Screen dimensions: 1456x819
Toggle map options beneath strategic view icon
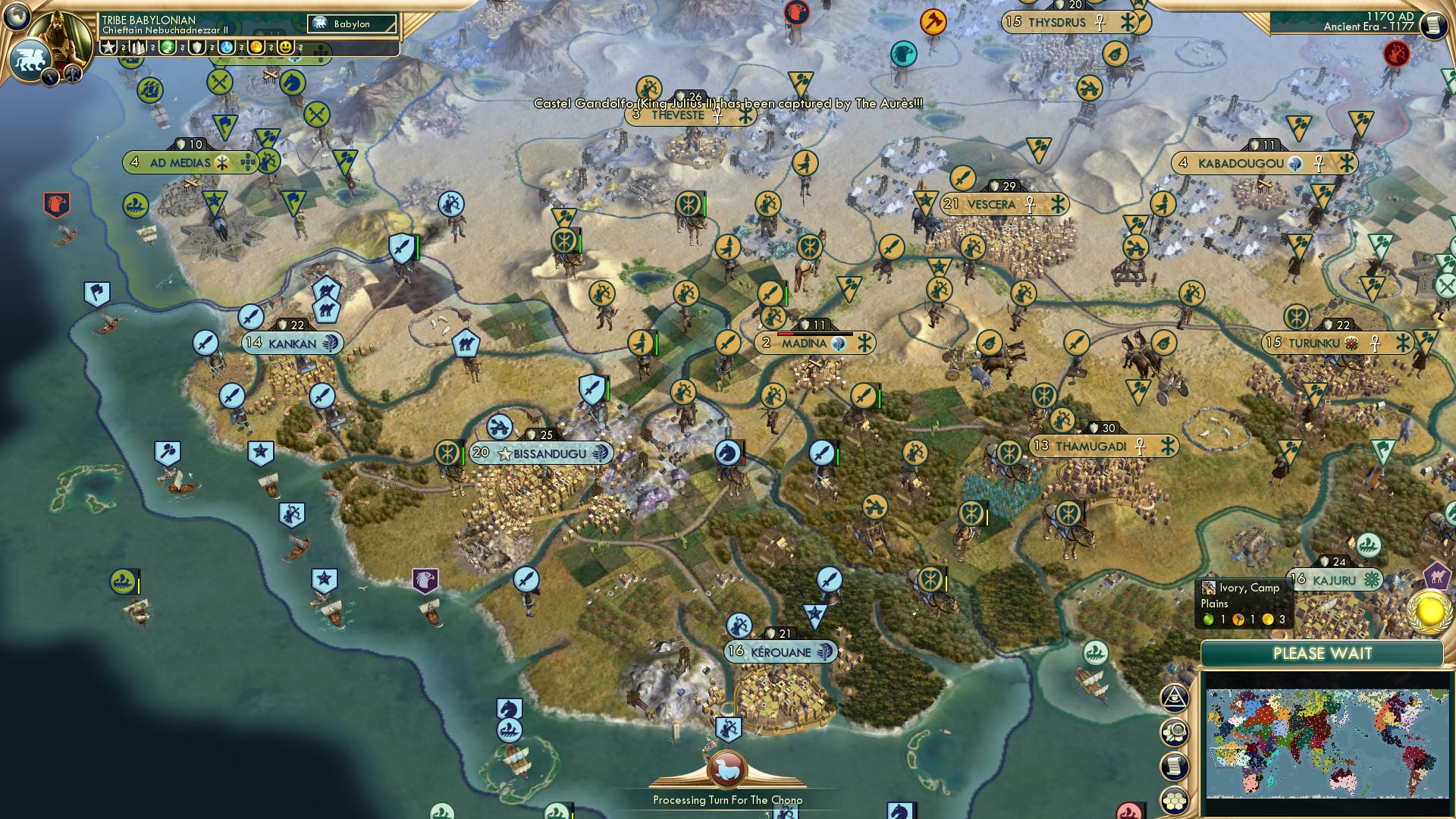pyautogui.click(x=1174, y=733)
